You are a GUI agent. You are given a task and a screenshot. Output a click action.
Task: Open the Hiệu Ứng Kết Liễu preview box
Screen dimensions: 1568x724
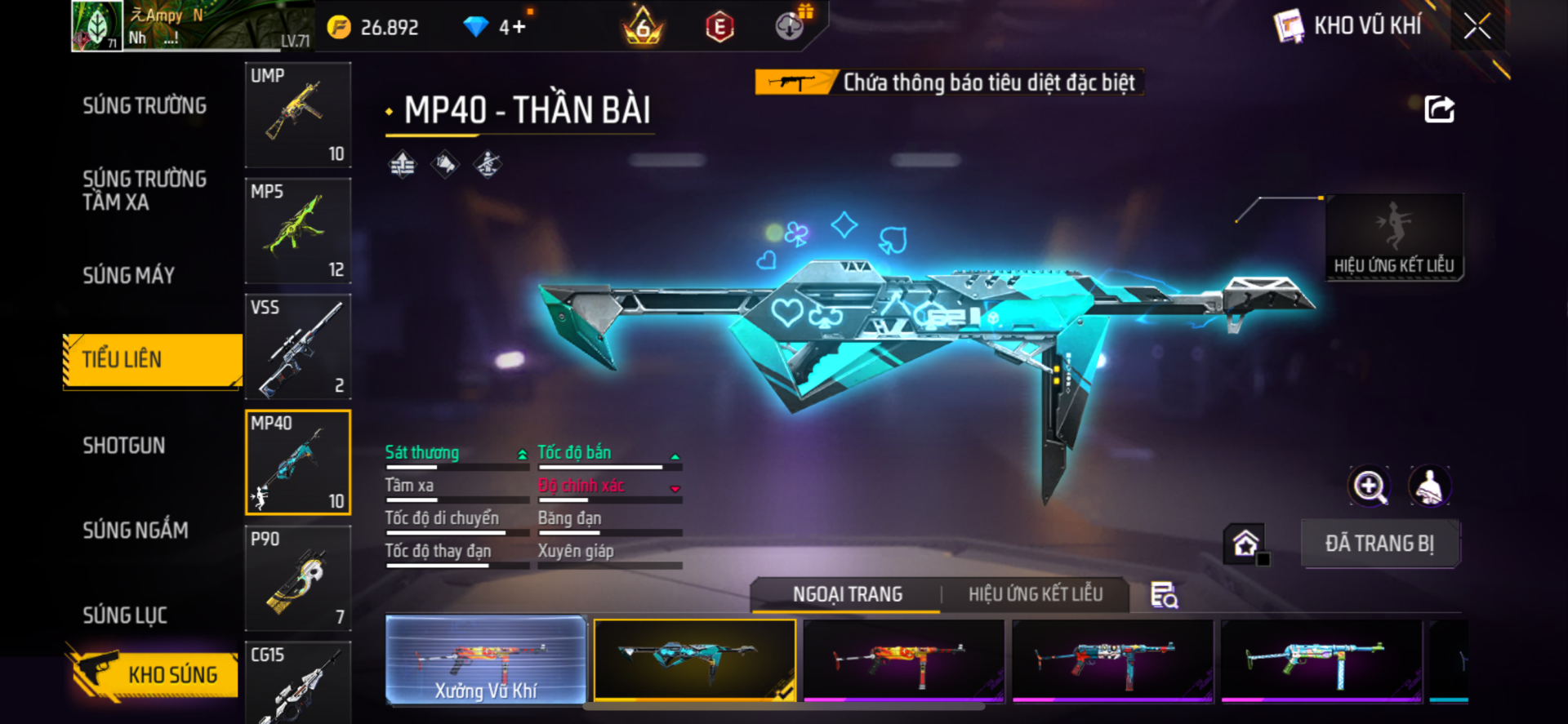[x=1394, y=237]
